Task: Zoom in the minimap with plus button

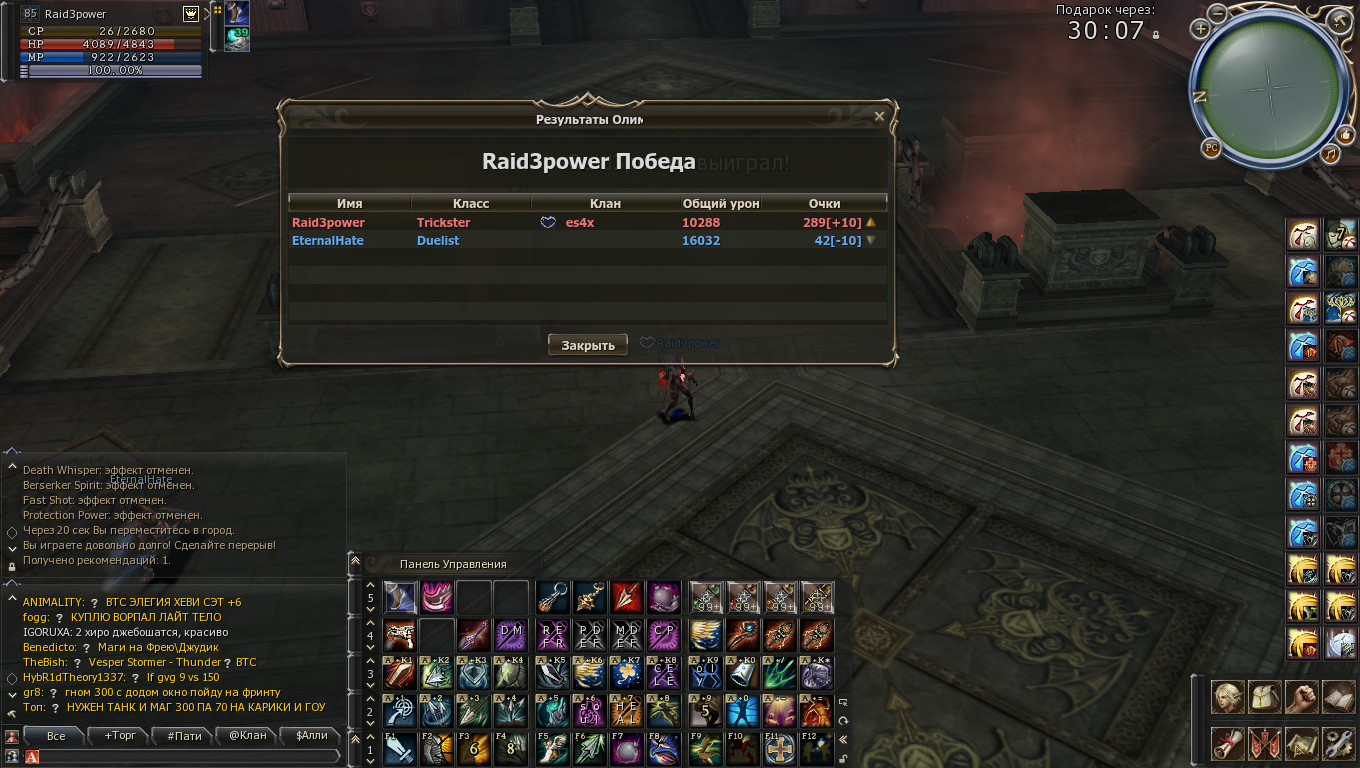Action: [x=1199, y=29]
